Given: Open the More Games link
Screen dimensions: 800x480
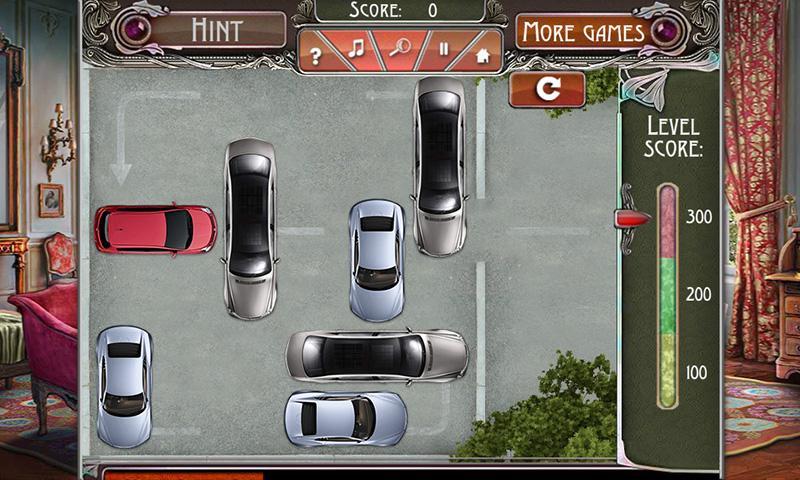Looking at the screenshot, I should [583, 32].
